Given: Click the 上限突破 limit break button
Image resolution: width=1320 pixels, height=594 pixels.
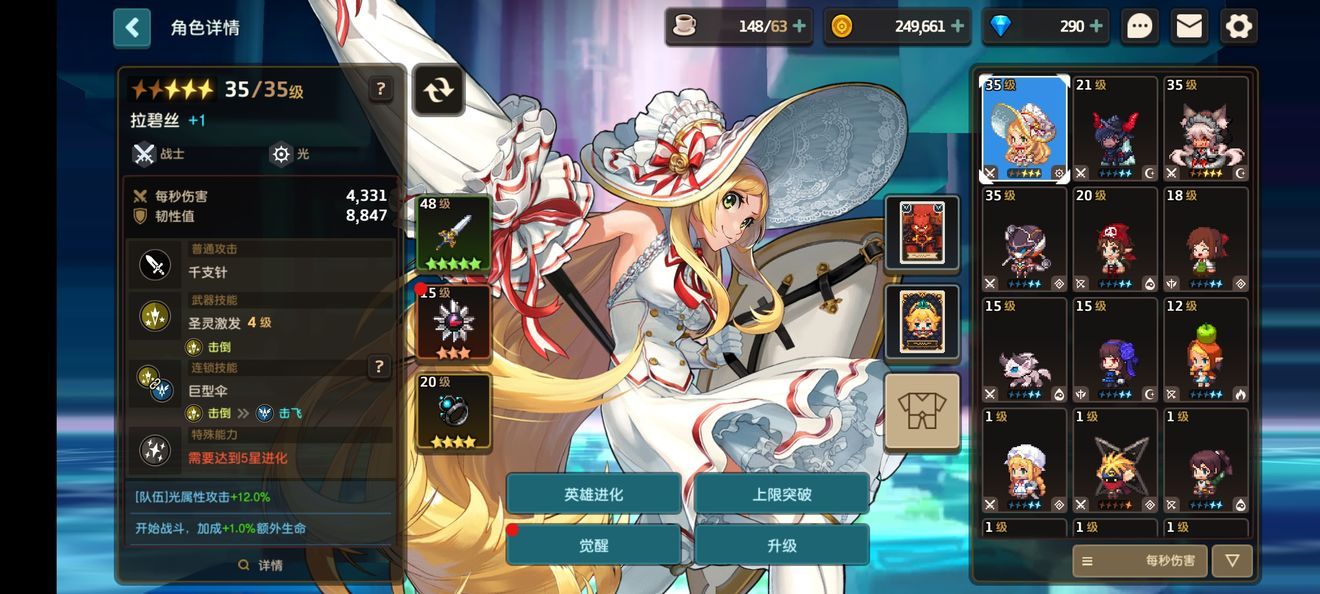Looking at the screenshot, I should tap(781, 495).
